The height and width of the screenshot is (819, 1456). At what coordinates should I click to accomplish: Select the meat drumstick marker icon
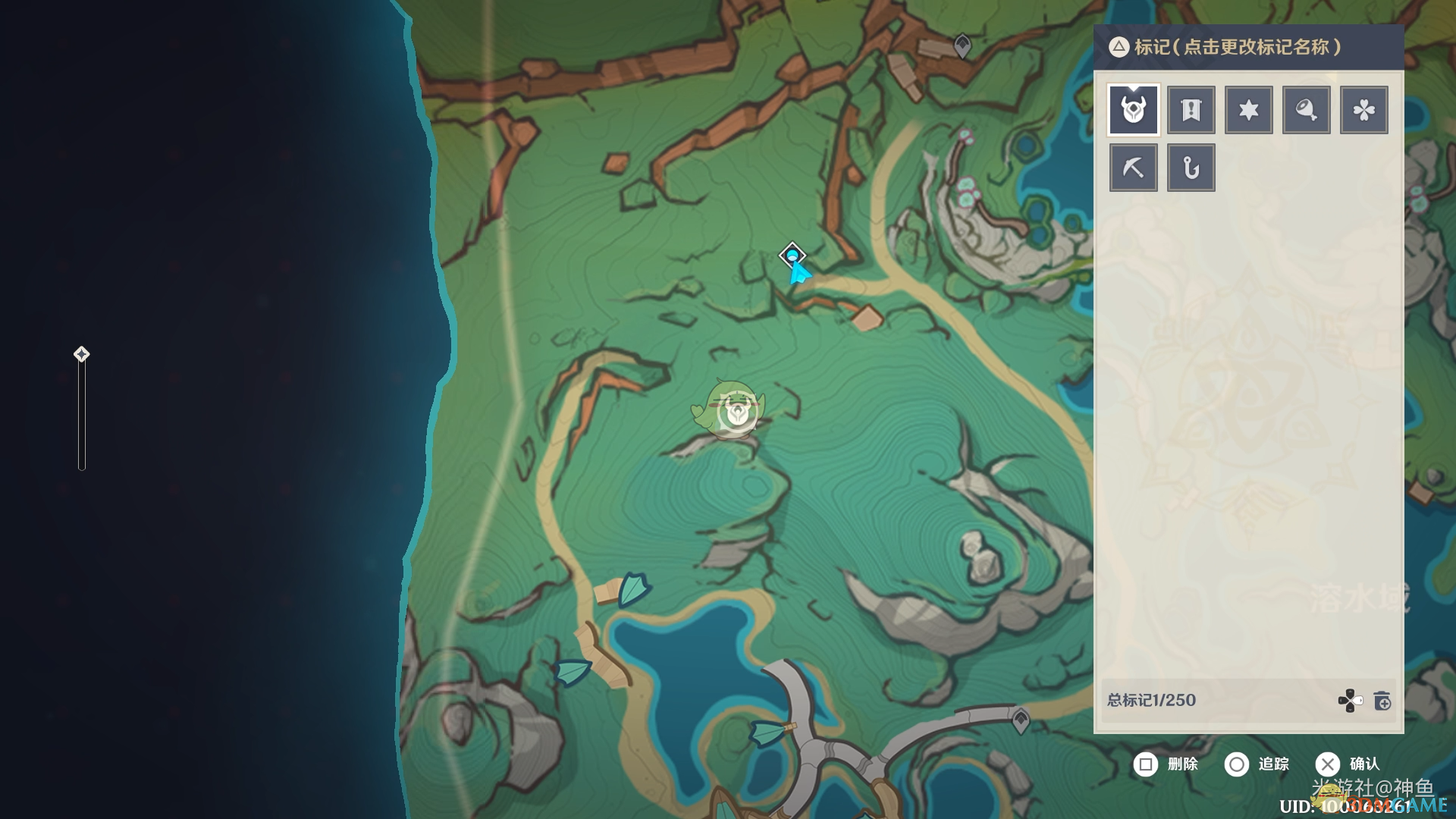coord(1306,110)
